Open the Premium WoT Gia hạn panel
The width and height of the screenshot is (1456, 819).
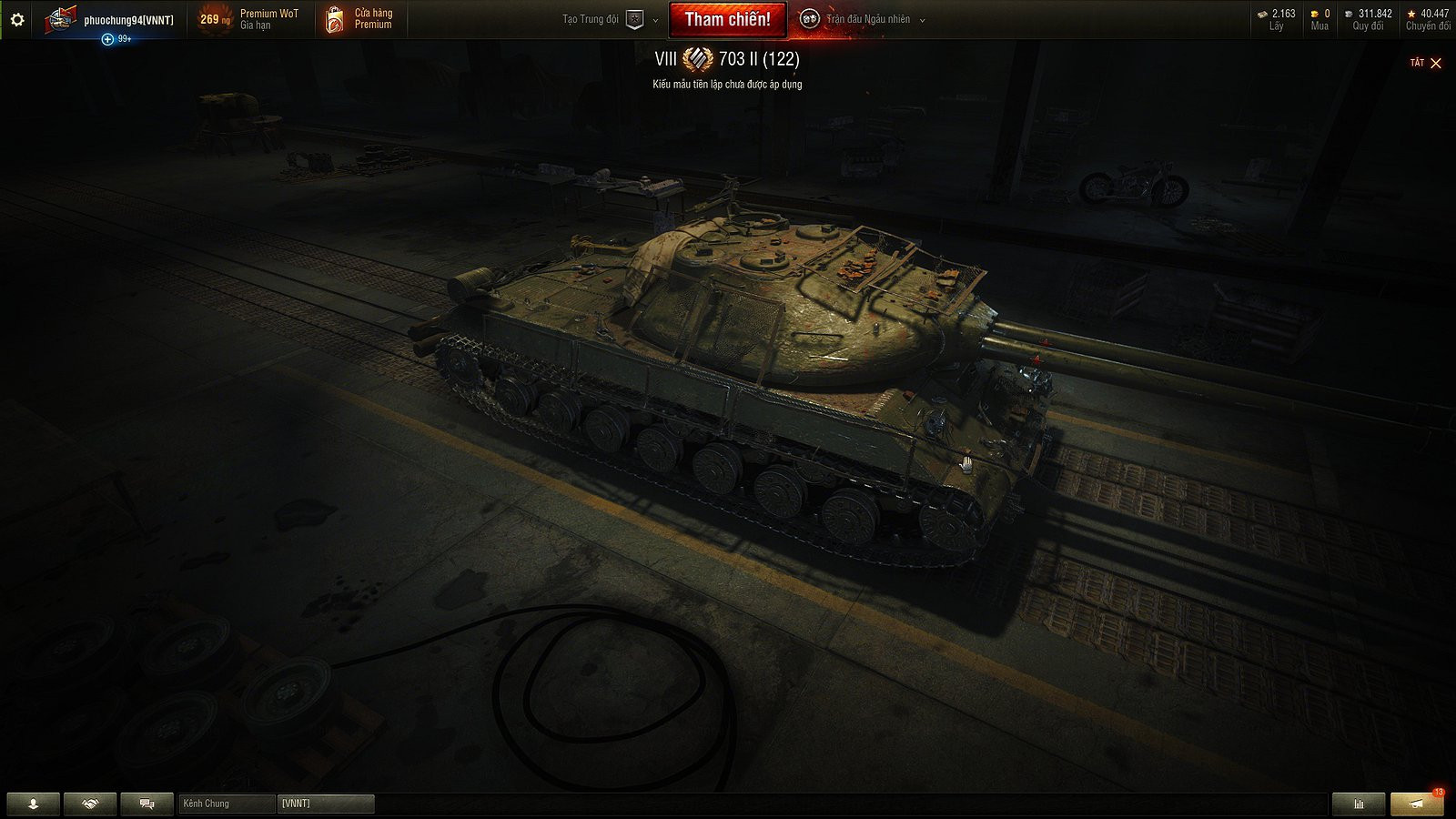coord(258,19)
